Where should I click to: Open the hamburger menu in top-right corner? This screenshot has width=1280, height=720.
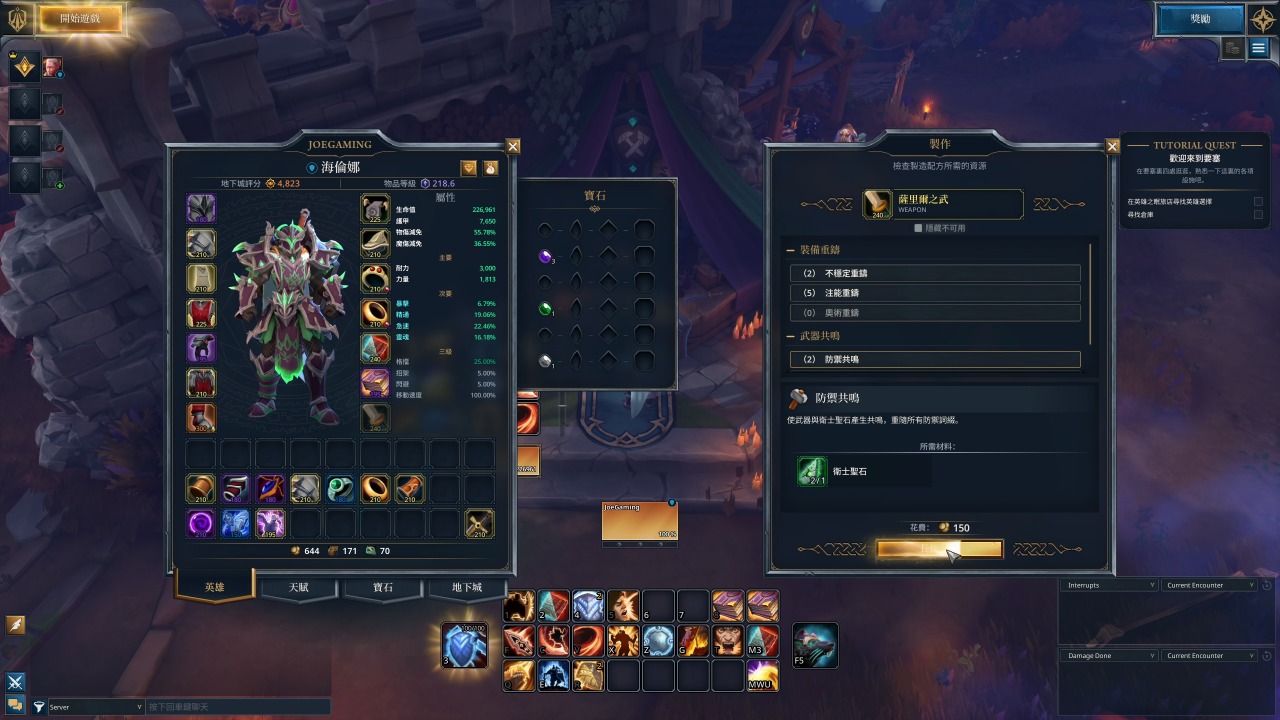pyautogui.click(x=1258, y=48)
